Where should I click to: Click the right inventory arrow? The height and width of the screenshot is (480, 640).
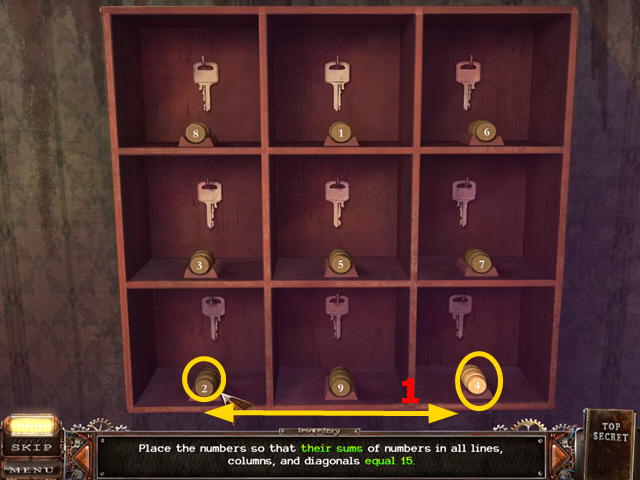coord(560,456)
